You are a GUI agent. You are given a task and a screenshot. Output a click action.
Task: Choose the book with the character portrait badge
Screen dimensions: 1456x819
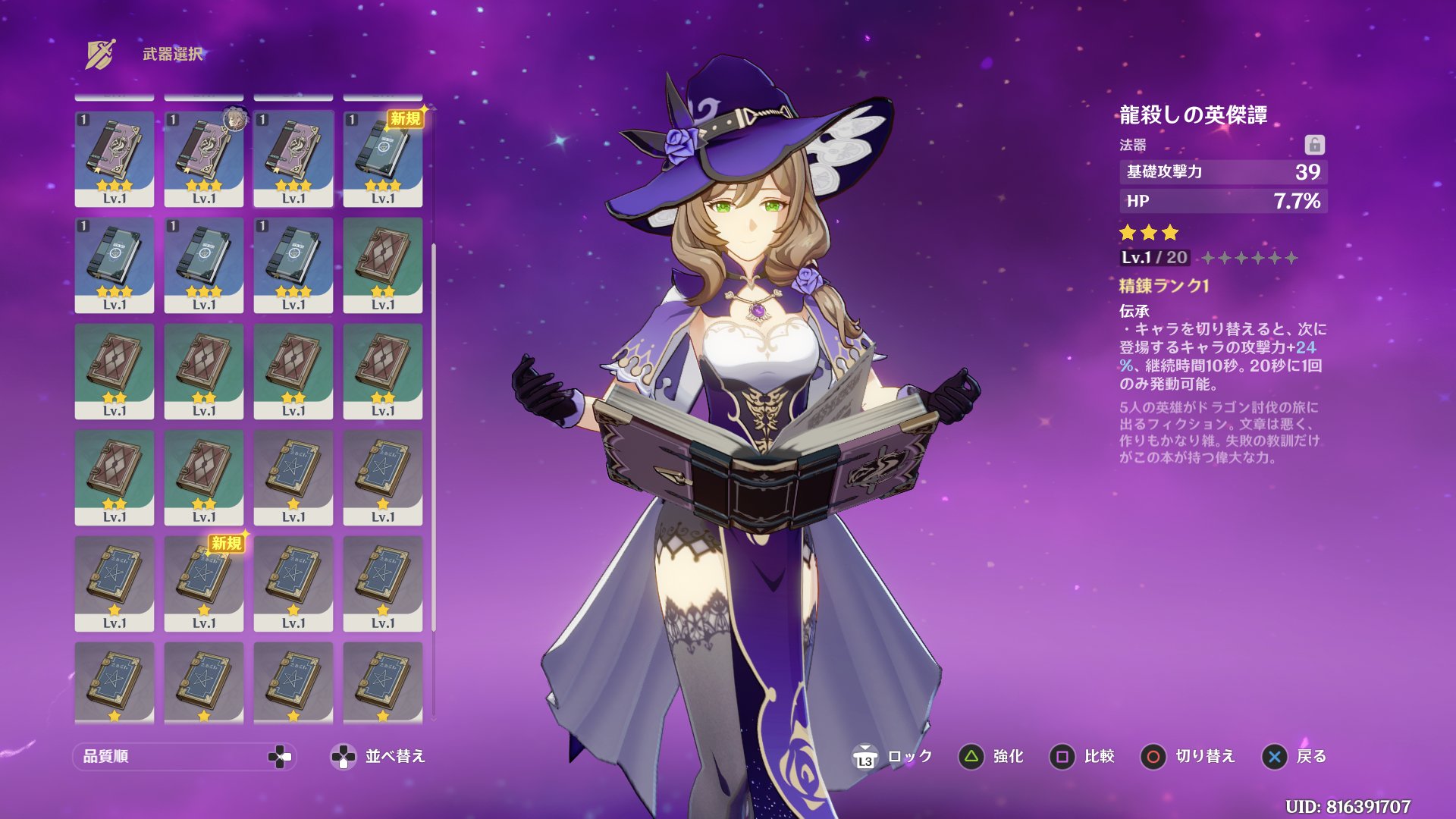tap(204, 158)
